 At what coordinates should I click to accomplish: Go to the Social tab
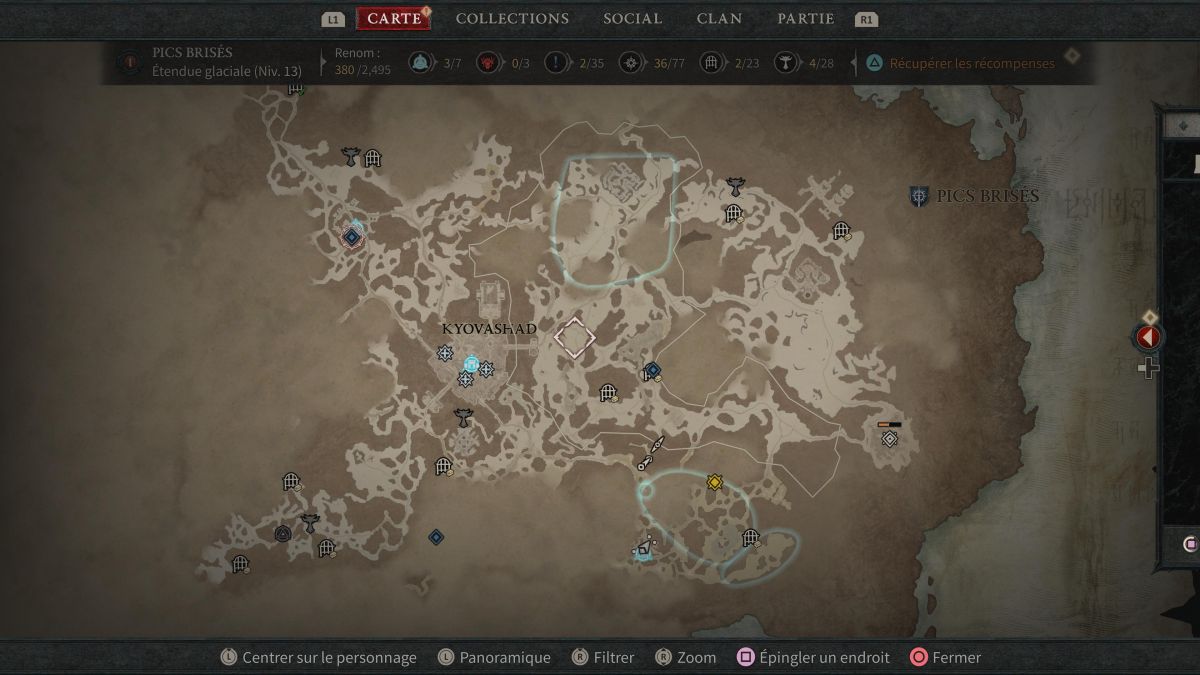pos(632,18)
